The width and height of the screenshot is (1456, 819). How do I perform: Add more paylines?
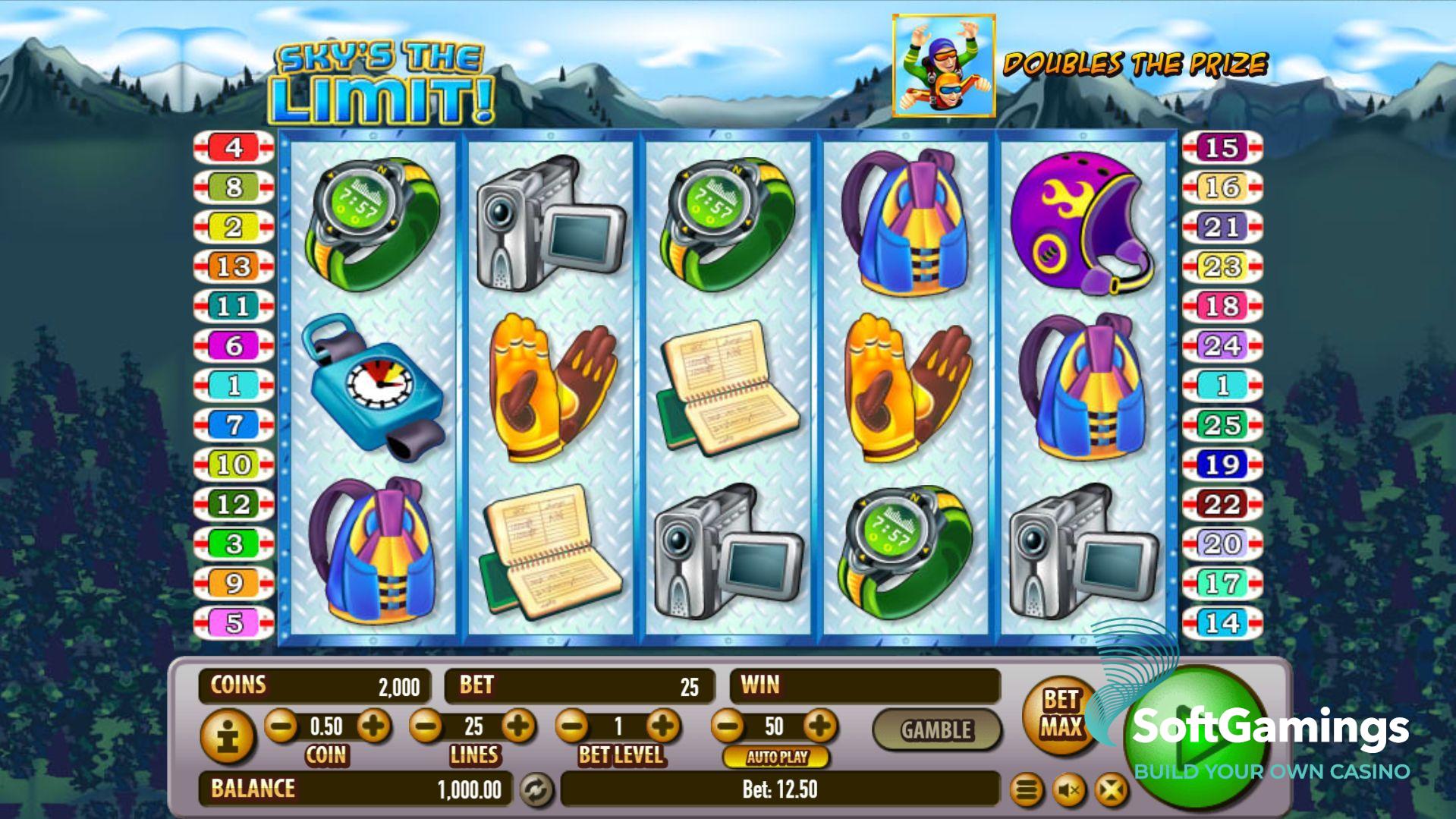(519, 726)
